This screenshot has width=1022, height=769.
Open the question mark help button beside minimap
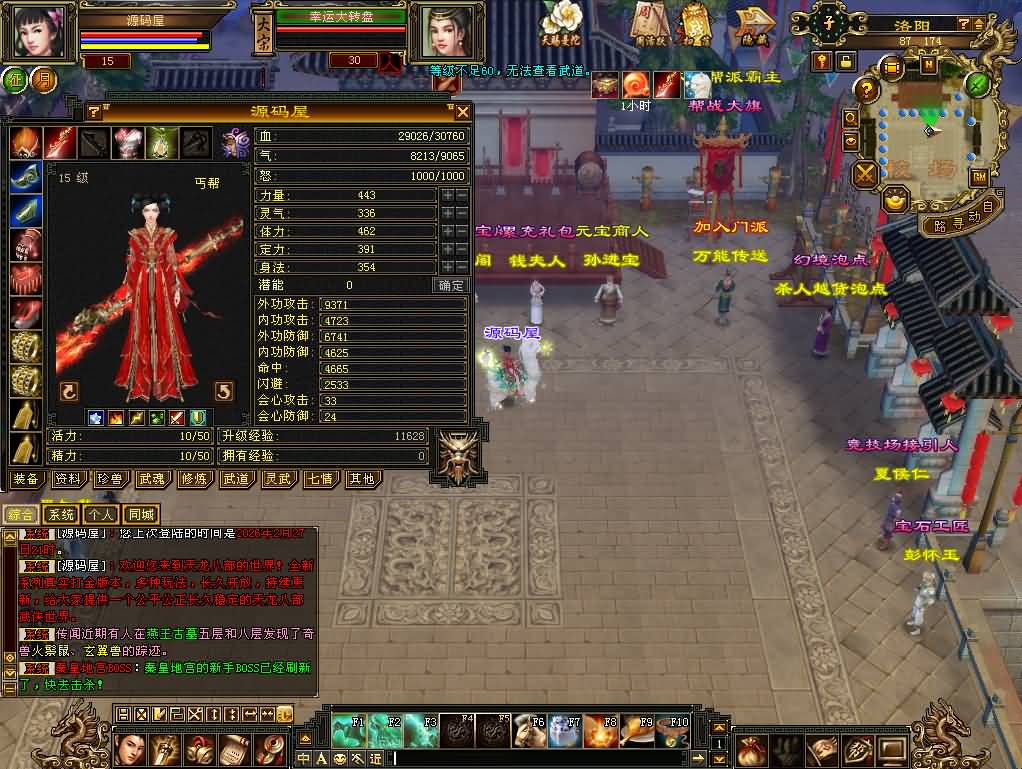(868, 89)
